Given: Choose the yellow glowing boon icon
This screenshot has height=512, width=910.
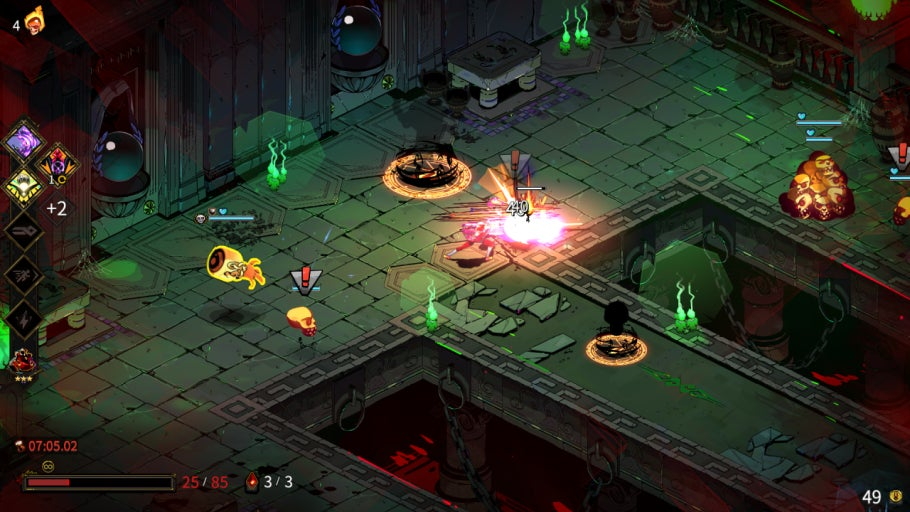Looking at the screenshot, I should coord(22,185).
